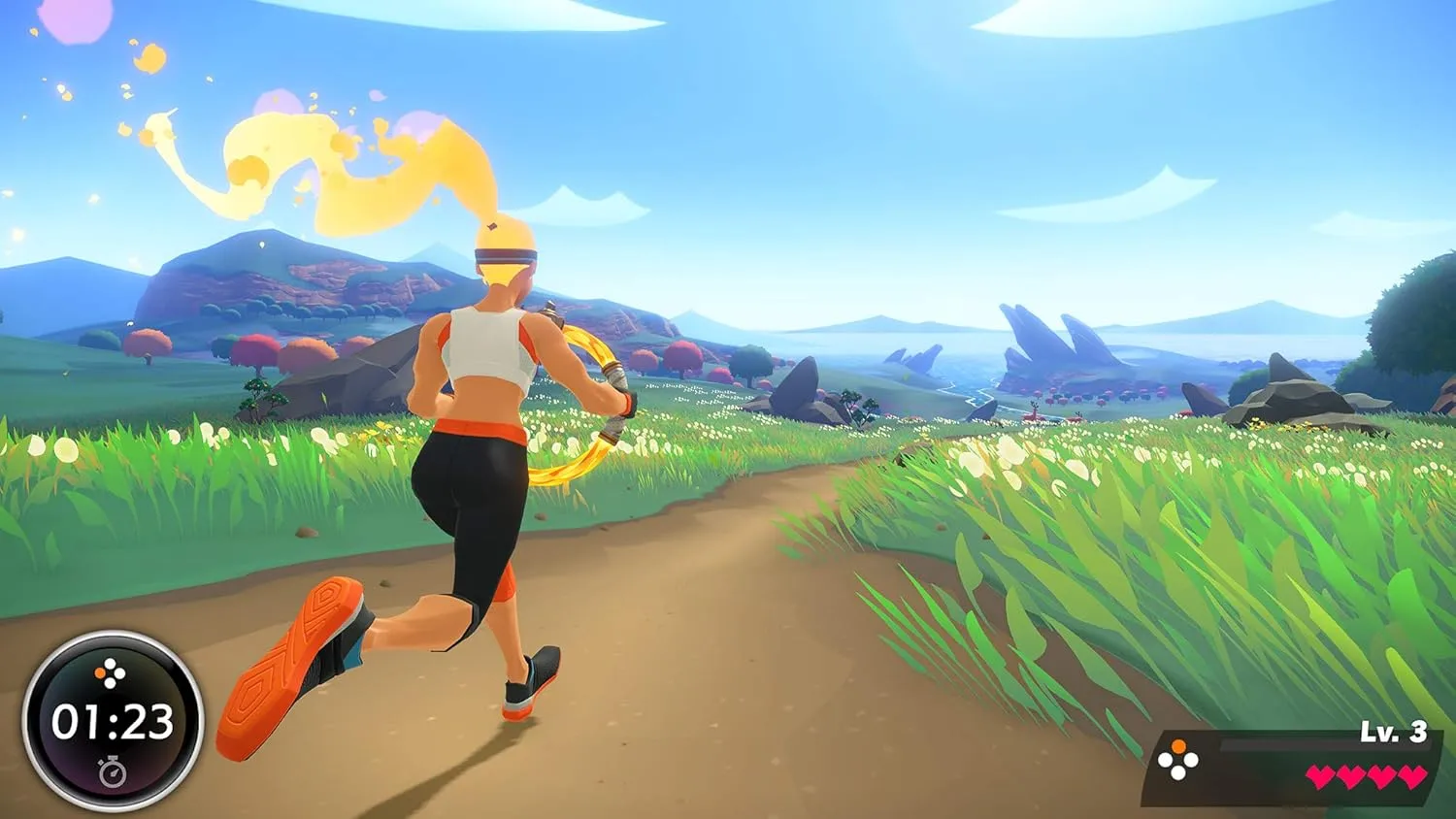Tap the orange dot on the controller button icon

click(1178, 746)
